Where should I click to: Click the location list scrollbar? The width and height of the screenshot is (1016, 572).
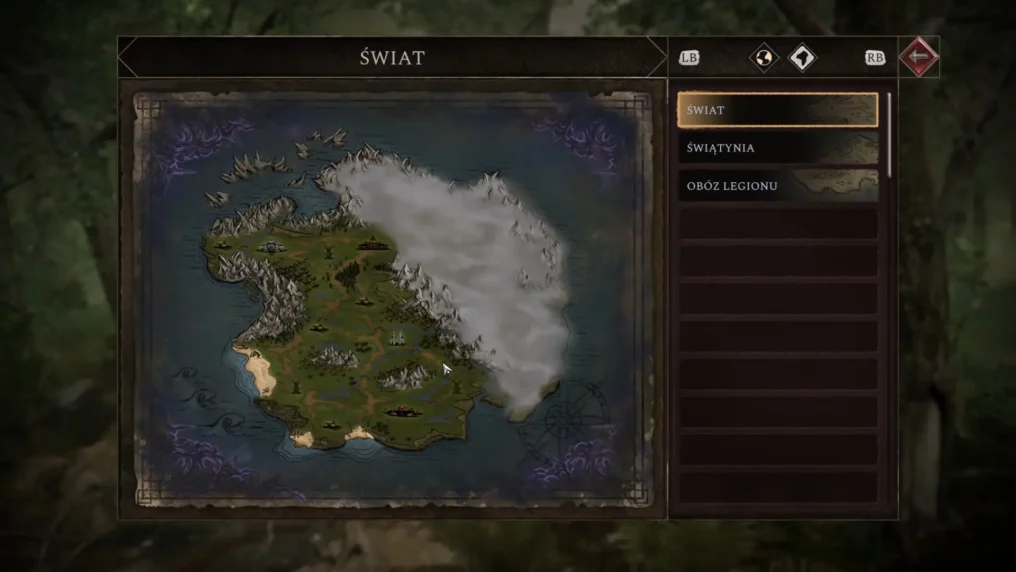coord(889,135)
